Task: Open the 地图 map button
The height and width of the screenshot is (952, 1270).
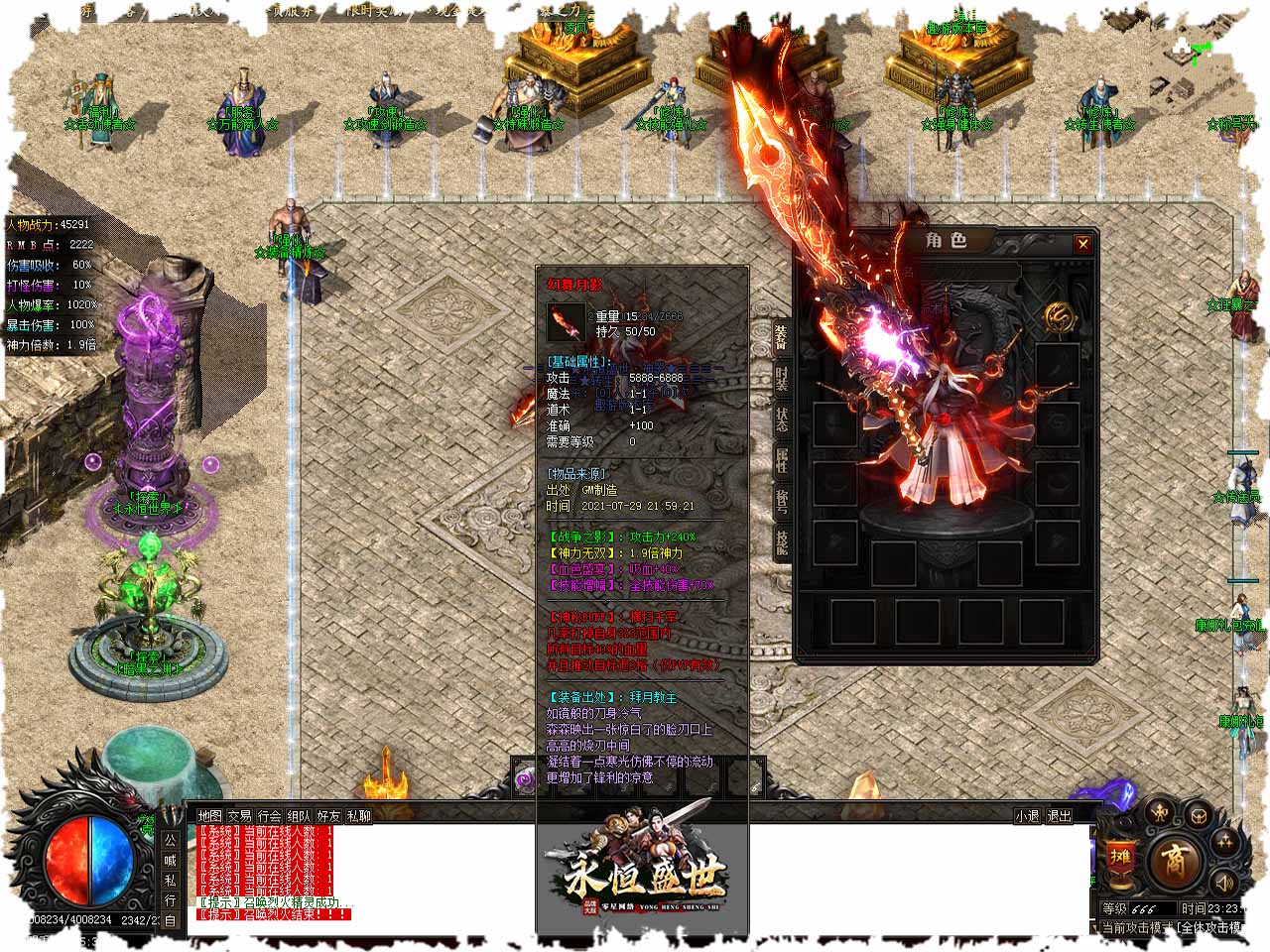Action: pyautogui.click(x=209, y=816)
